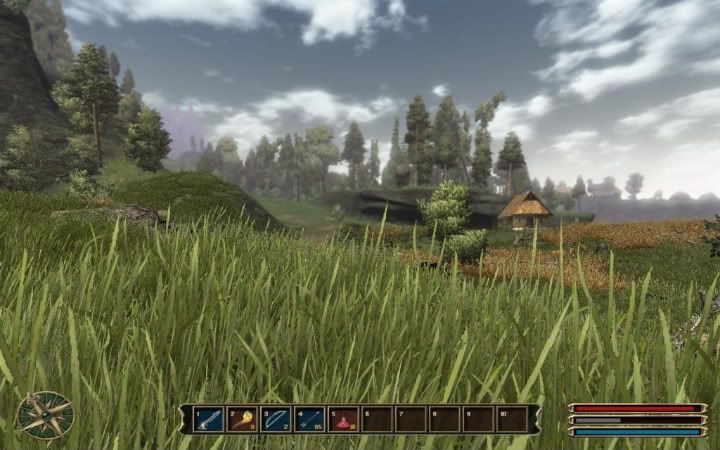
Task: Select the sword in hotbar slot 1
Action: [x=209, y=419]
